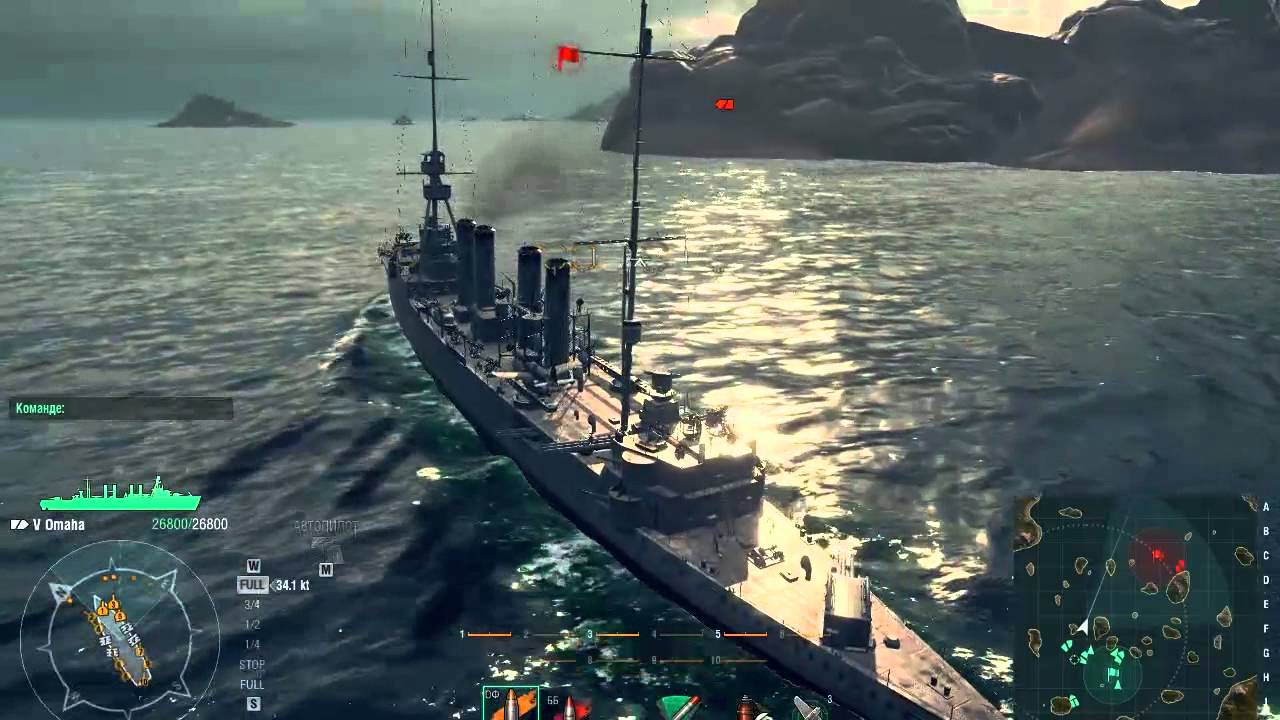This screenshot has width=1280, height=720.
Task: Open the minimap in the corner
Action: coord(1136,605)
